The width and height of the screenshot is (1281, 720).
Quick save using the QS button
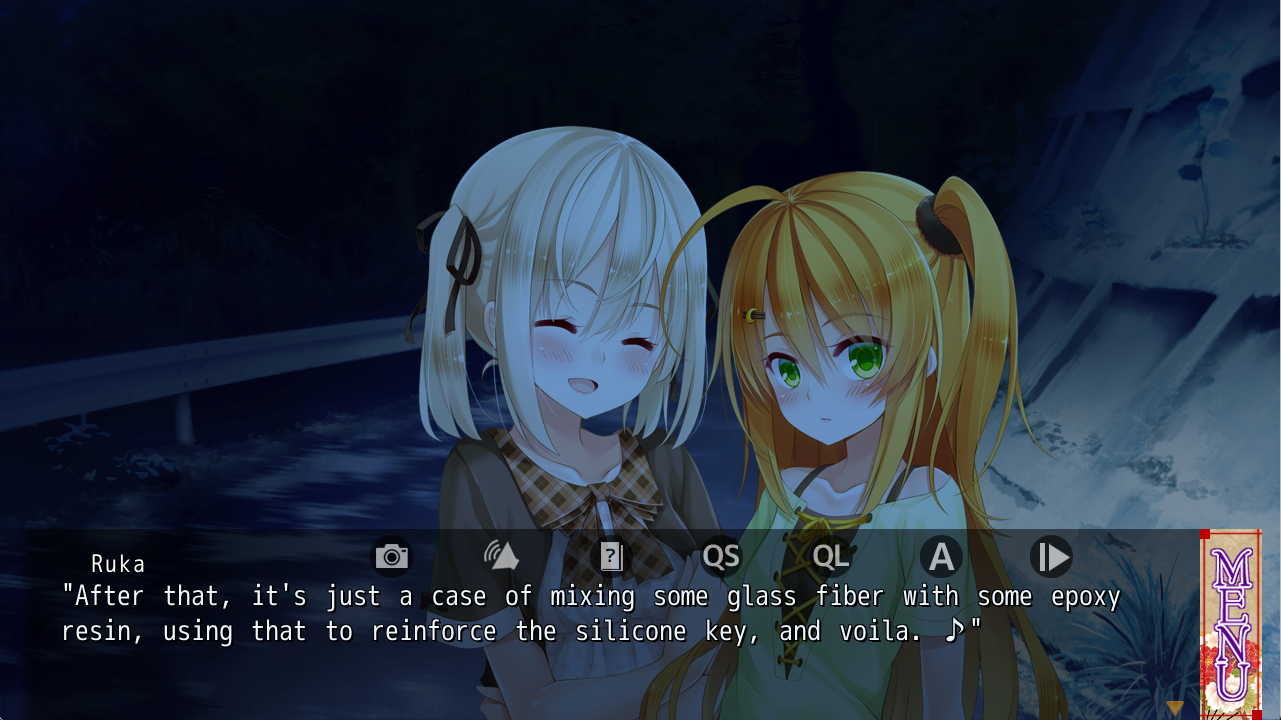click(x=721, y=556)
